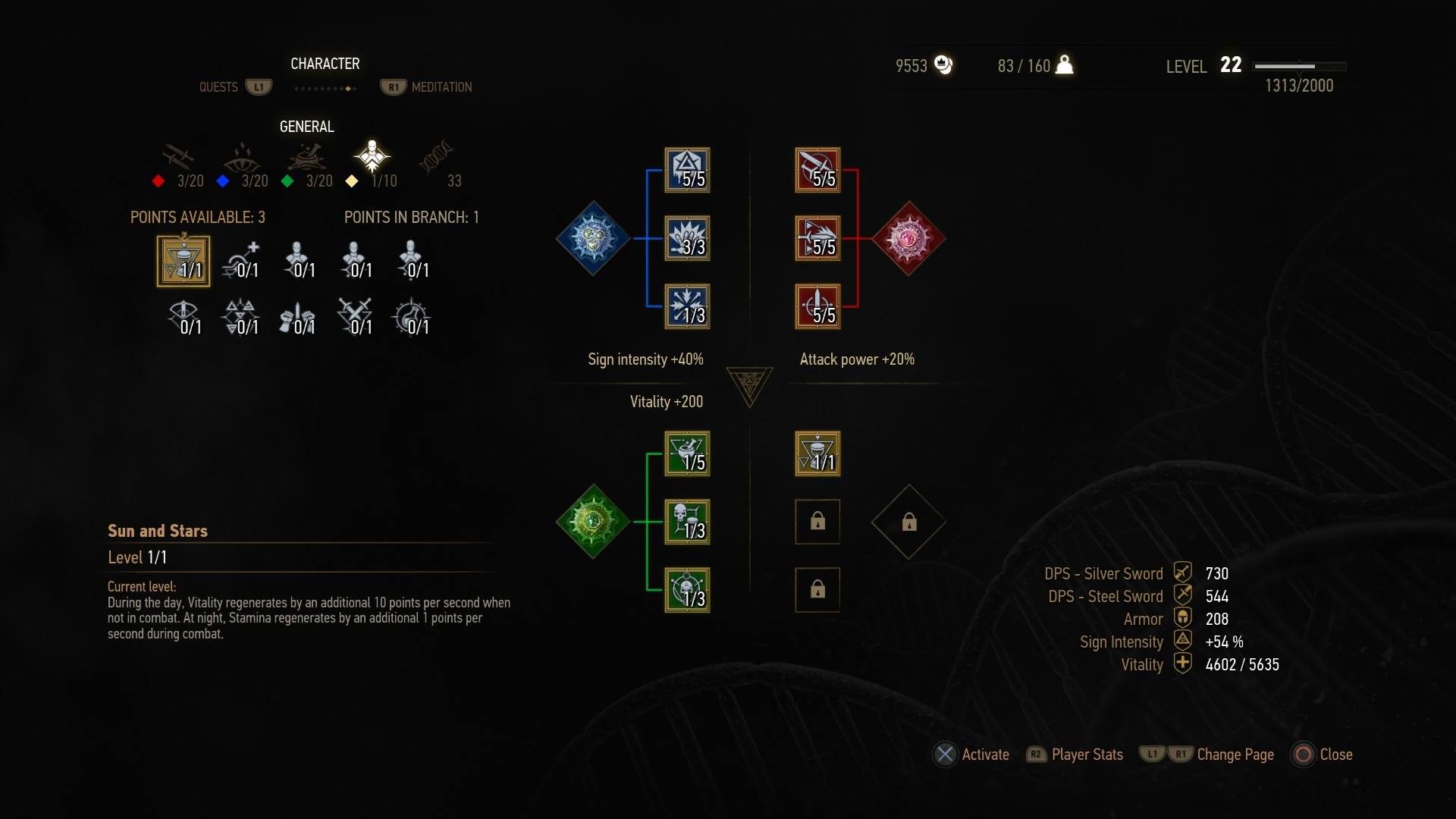Go to the Quests page
This screenshot has height=819, width=1456.
pyautogui.click(x=218, y=87)
